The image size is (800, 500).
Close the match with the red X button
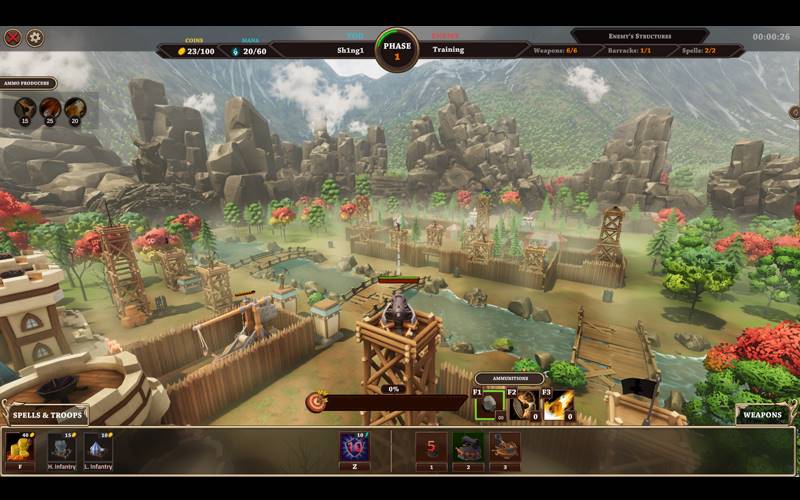[x=13, y=38]
